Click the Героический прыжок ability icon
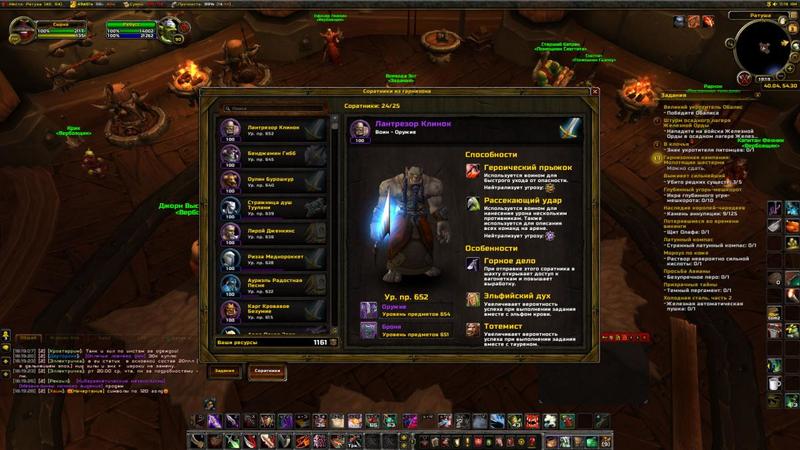The width and height of the screenshot is (800, 450). click(472, 172)
